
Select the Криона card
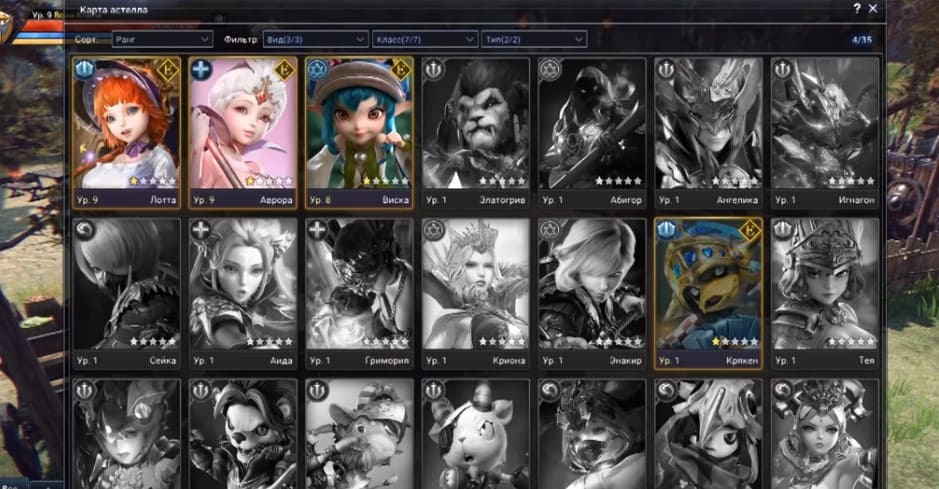pos(475,293)
